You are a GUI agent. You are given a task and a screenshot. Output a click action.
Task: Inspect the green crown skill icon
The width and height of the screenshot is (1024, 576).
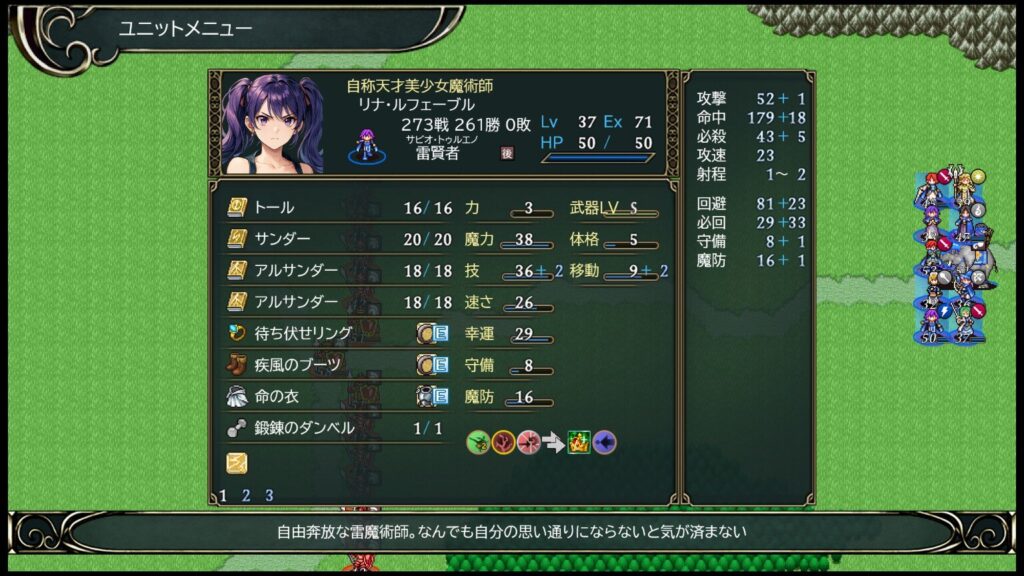click(579, 442)
